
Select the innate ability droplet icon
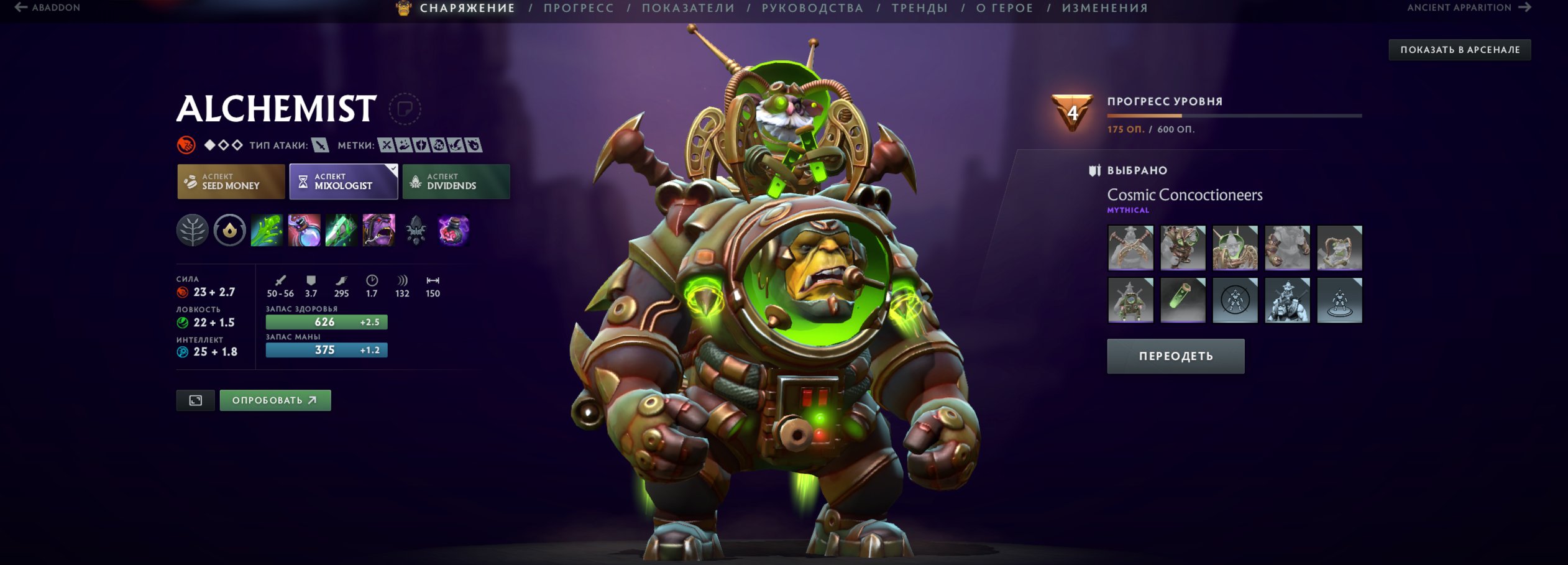(x=229, y=231)
